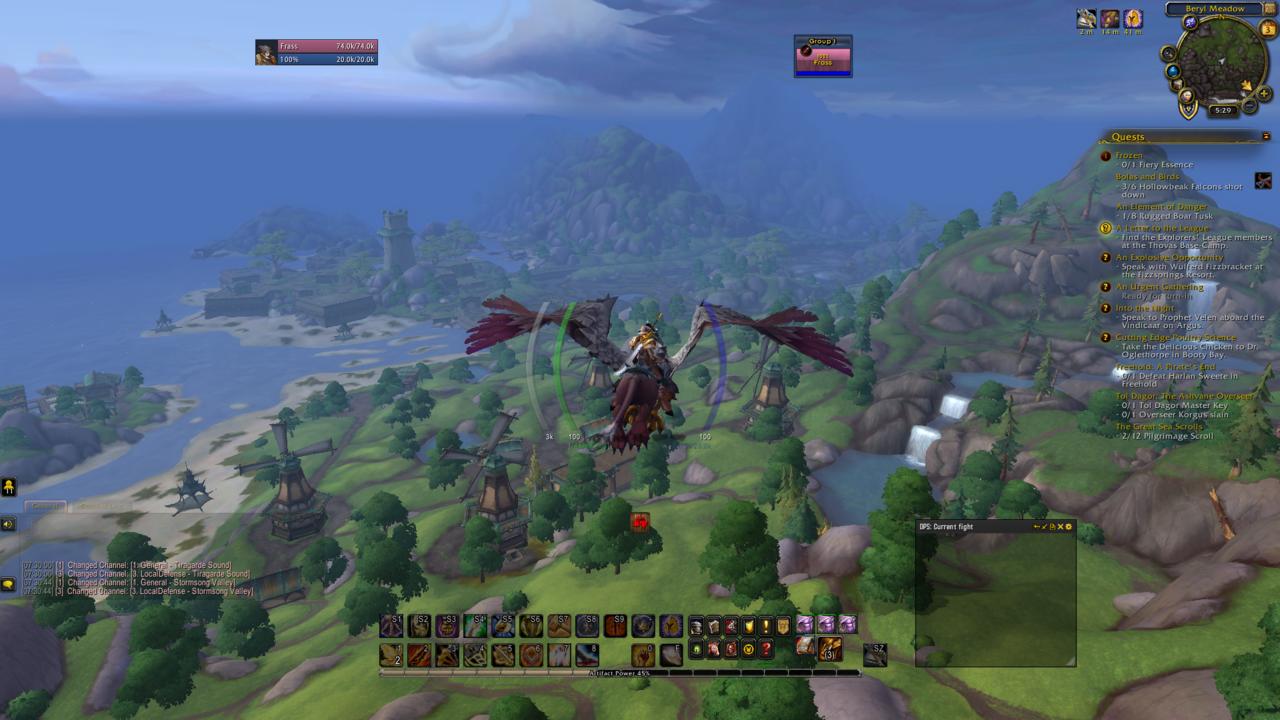Toggle the report lock icon on the DPS window
Viewport: 1280px width, 720px height.
click(1053, 526)
